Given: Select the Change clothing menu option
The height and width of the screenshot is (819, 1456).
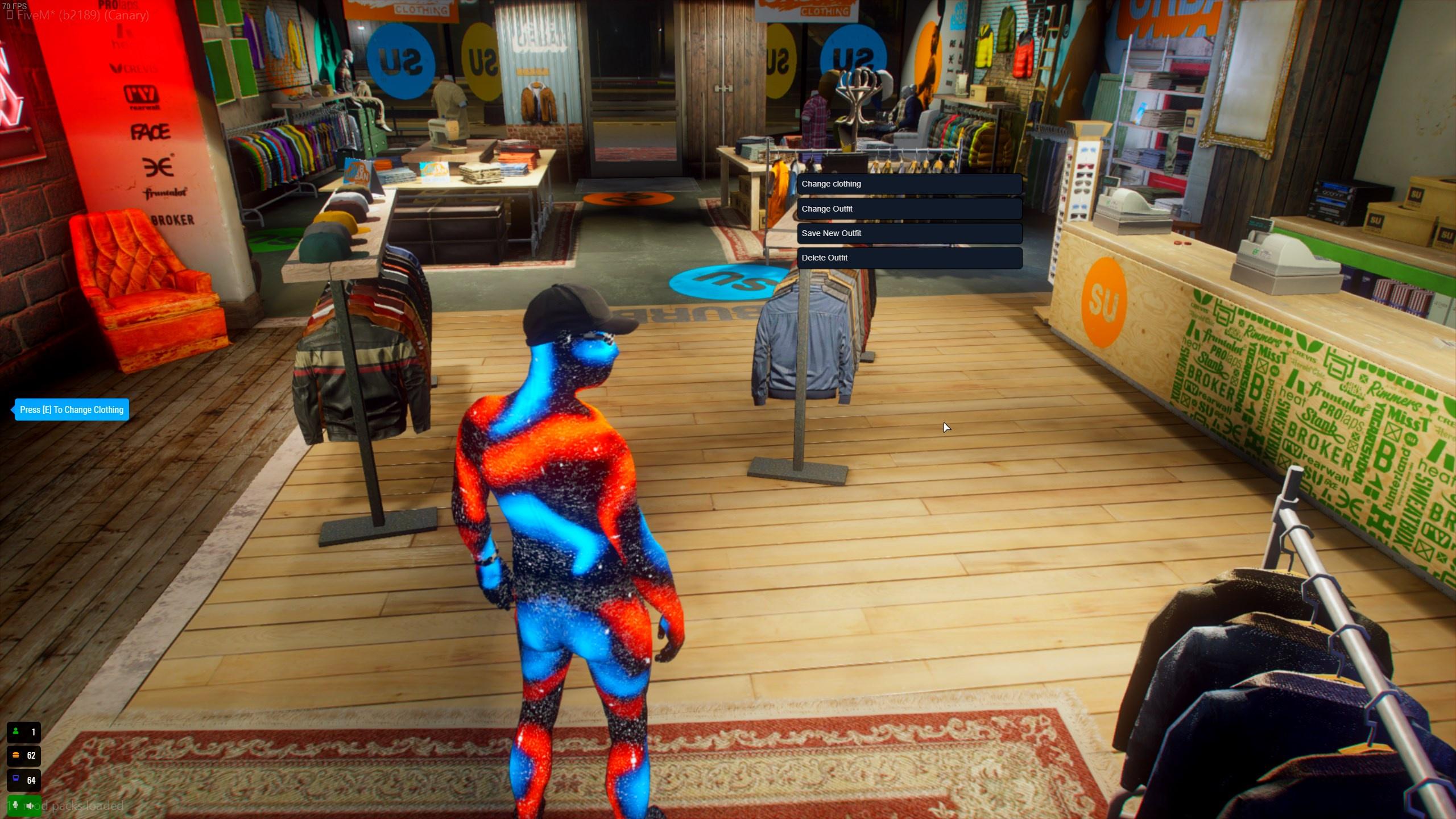Looking at the screenshot, I should click(x=909, y=184).
